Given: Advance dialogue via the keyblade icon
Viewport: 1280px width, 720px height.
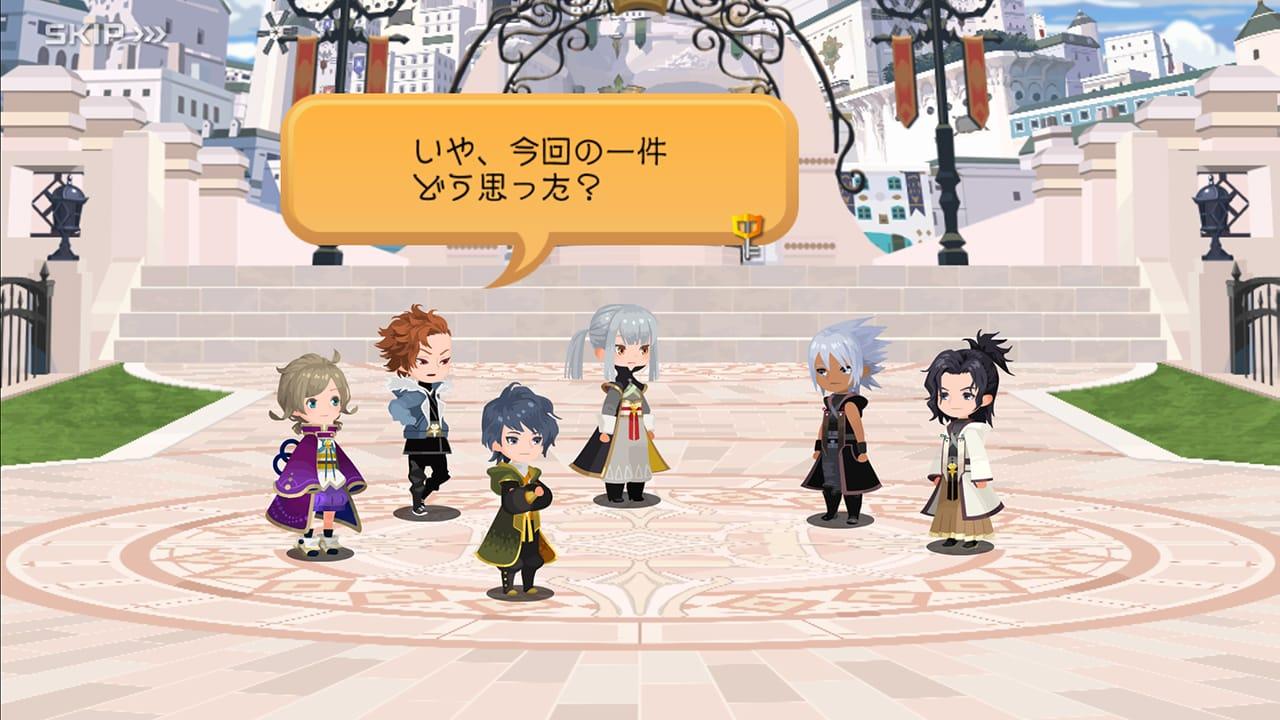Looking at the screenshot, I should [748, 236].
